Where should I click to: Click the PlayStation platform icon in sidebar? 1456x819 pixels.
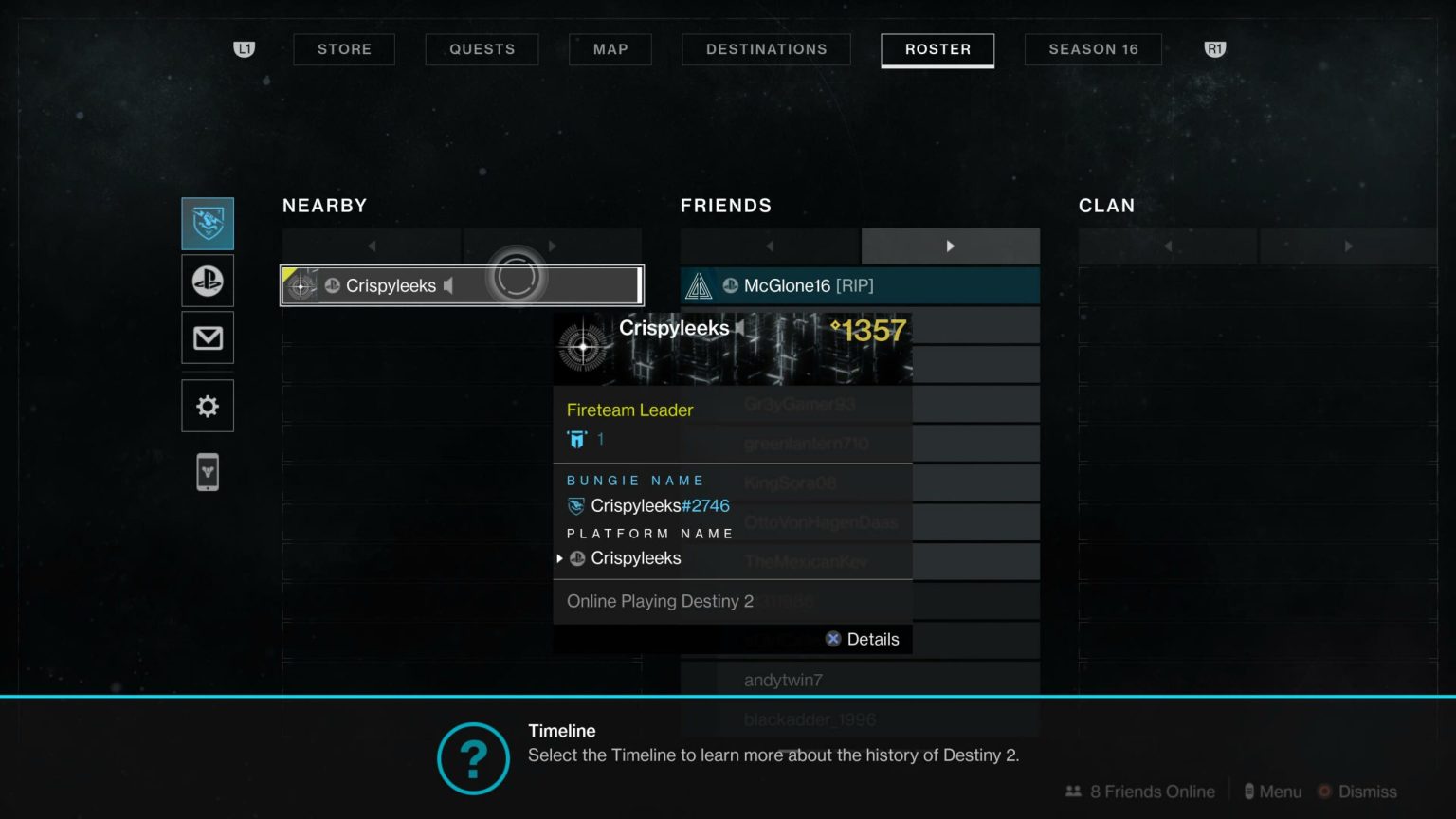coord(207,281)
